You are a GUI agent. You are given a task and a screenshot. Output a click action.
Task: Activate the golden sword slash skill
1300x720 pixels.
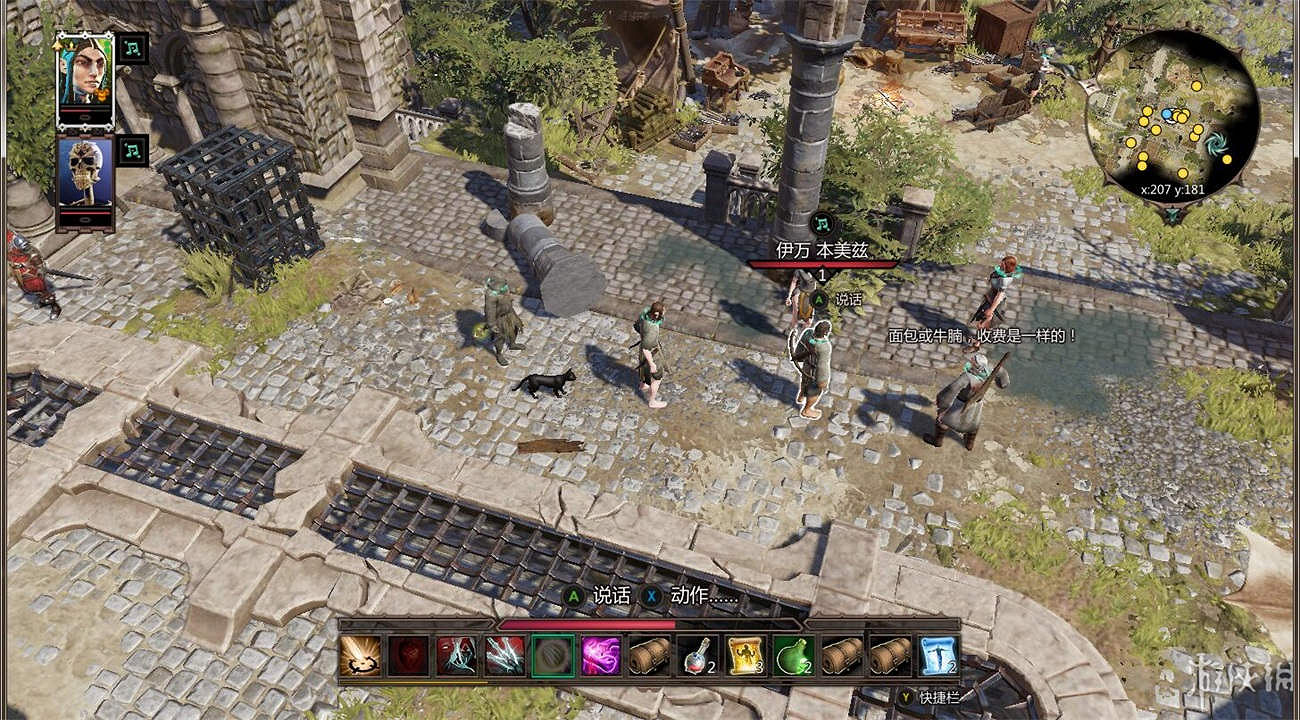coord(359,655)
